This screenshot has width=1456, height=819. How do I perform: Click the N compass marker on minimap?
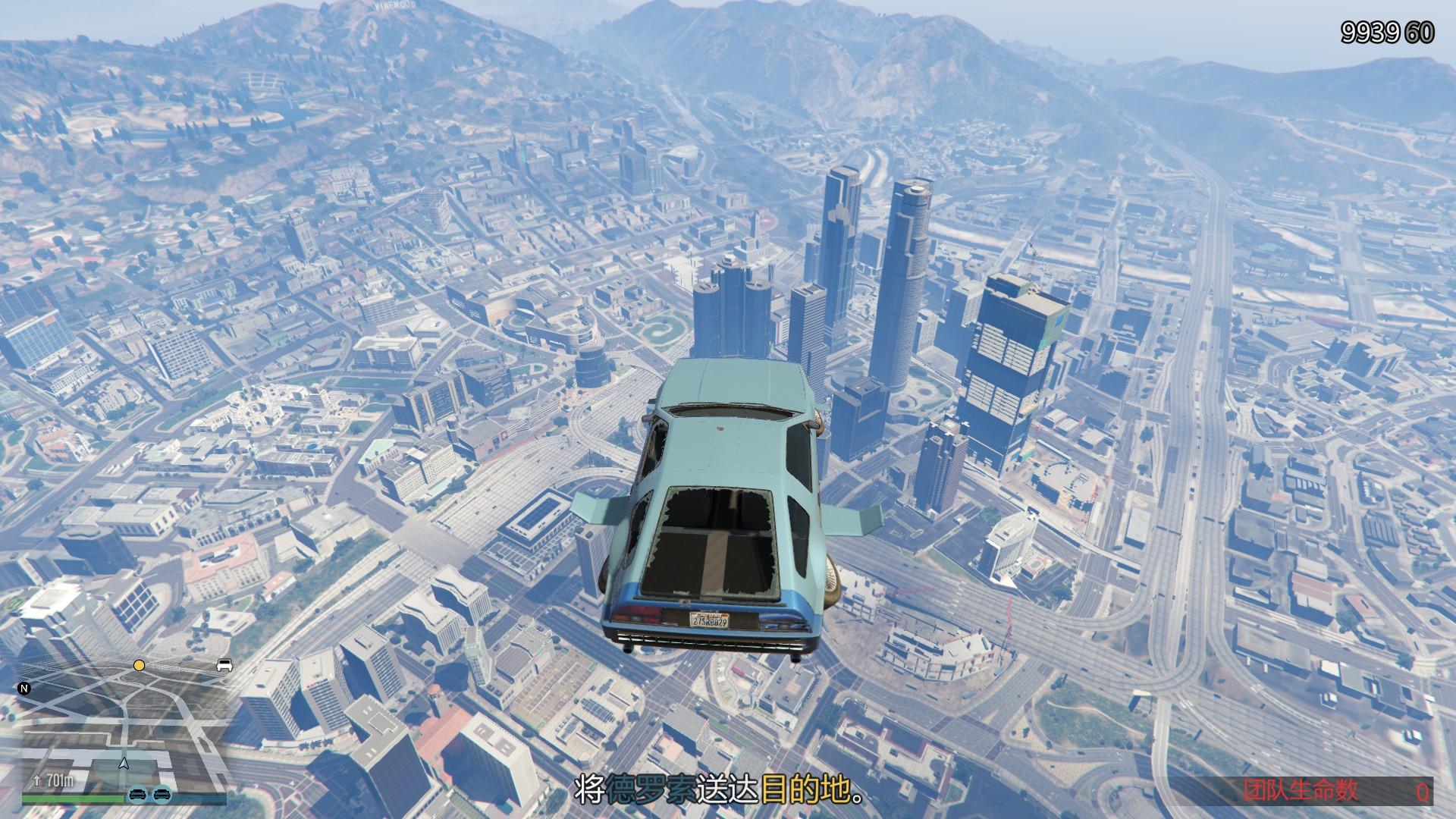click(24, 689)
